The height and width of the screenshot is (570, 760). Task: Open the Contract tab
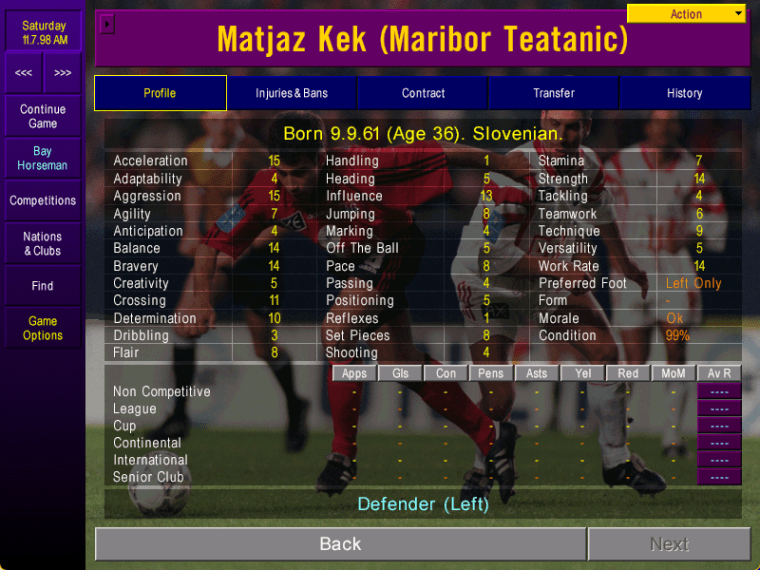(x=423, y=93)
